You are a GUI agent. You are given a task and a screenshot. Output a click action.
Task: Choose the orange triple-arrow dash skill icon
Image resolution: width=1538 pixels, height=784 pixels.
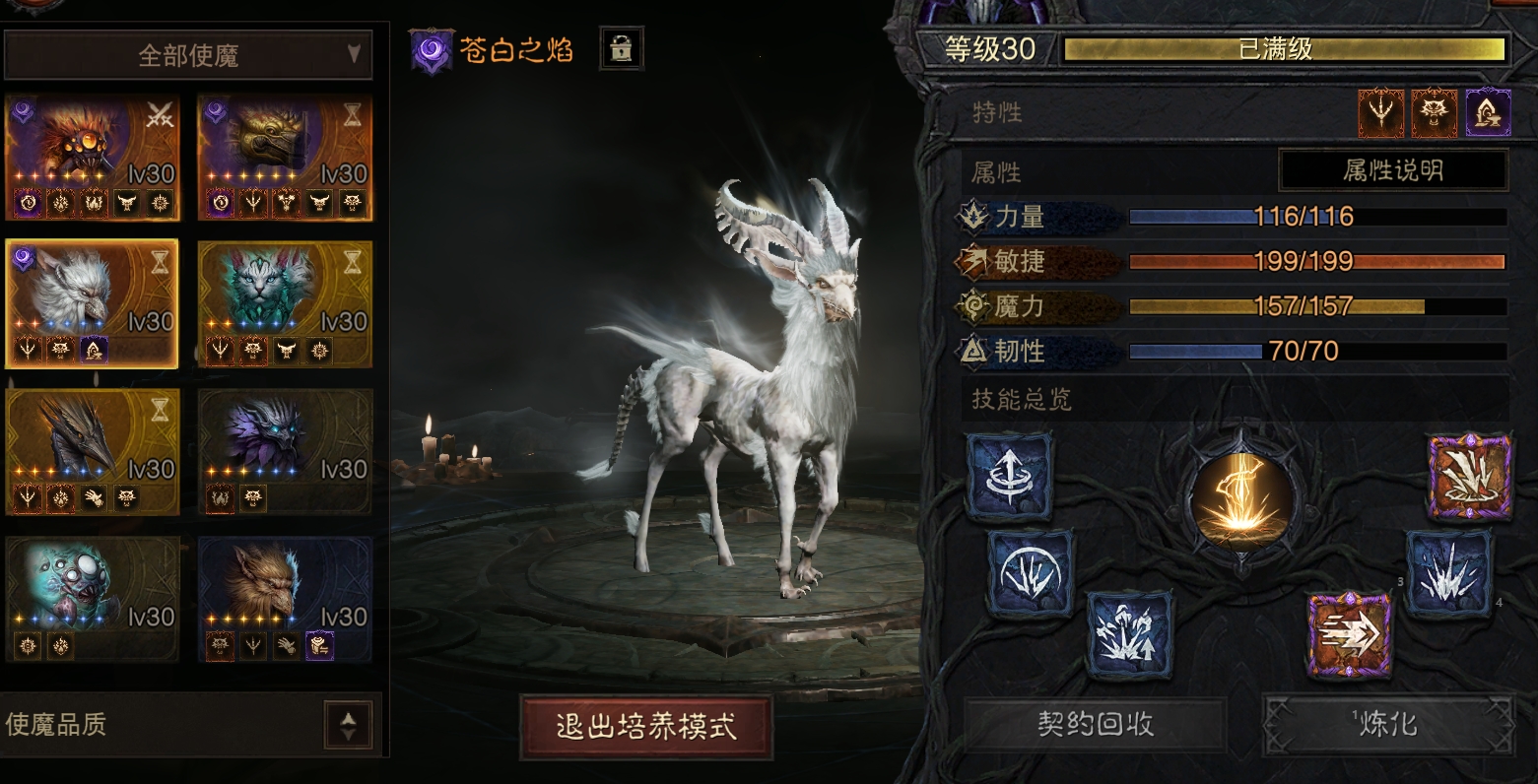1350,633
